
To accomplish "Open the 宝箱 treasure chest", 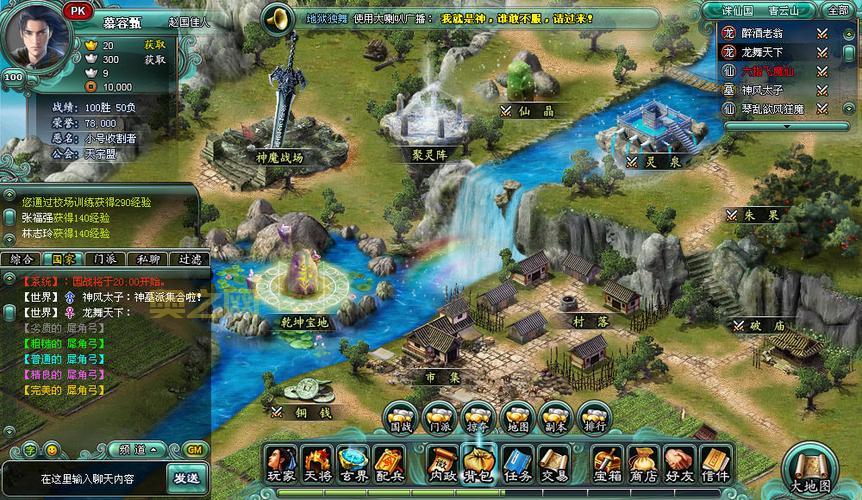I will (x=607, y=463).
